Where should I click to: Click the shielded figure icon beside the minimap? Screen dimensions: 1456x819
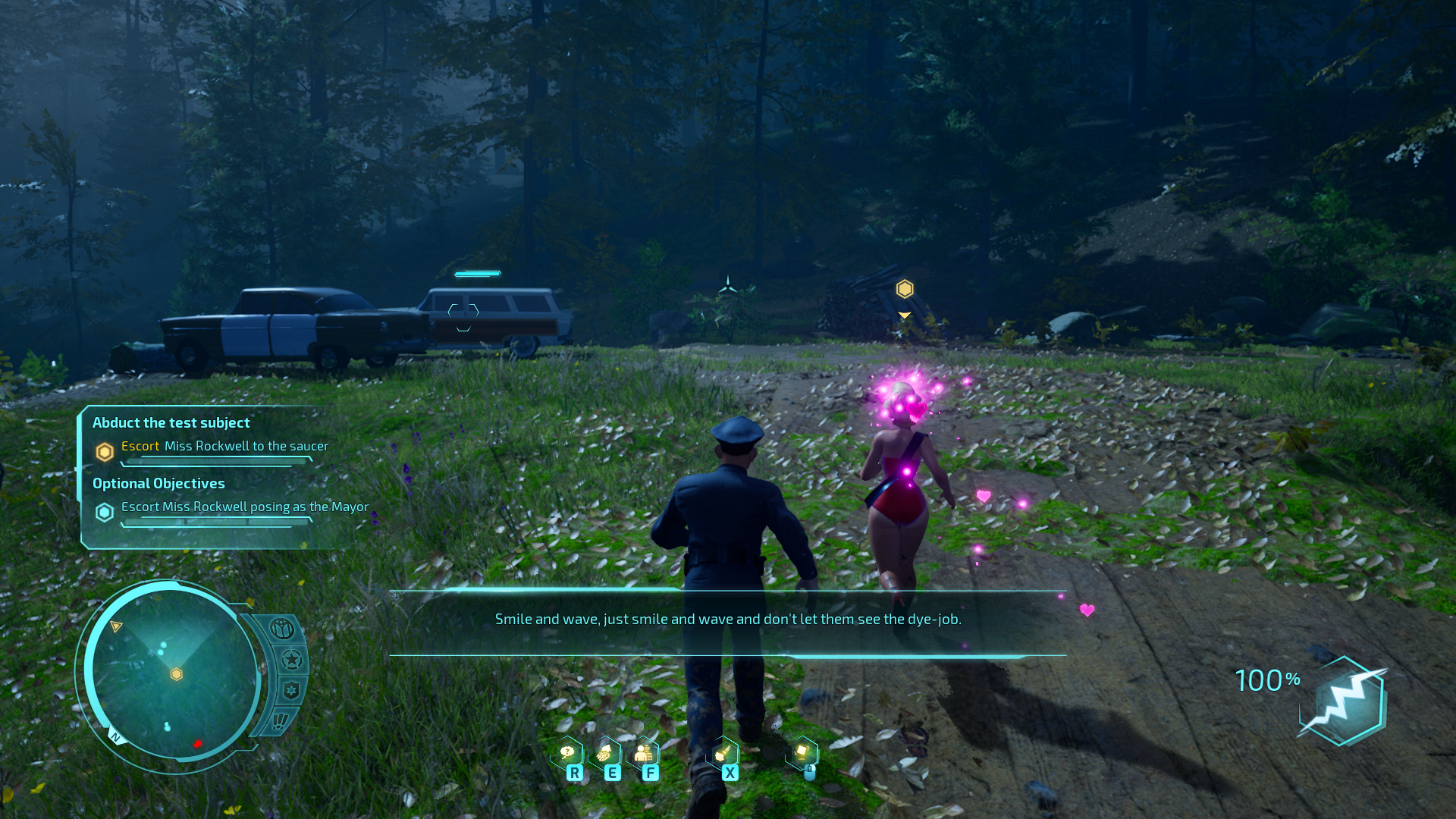[x=282, y=629]
